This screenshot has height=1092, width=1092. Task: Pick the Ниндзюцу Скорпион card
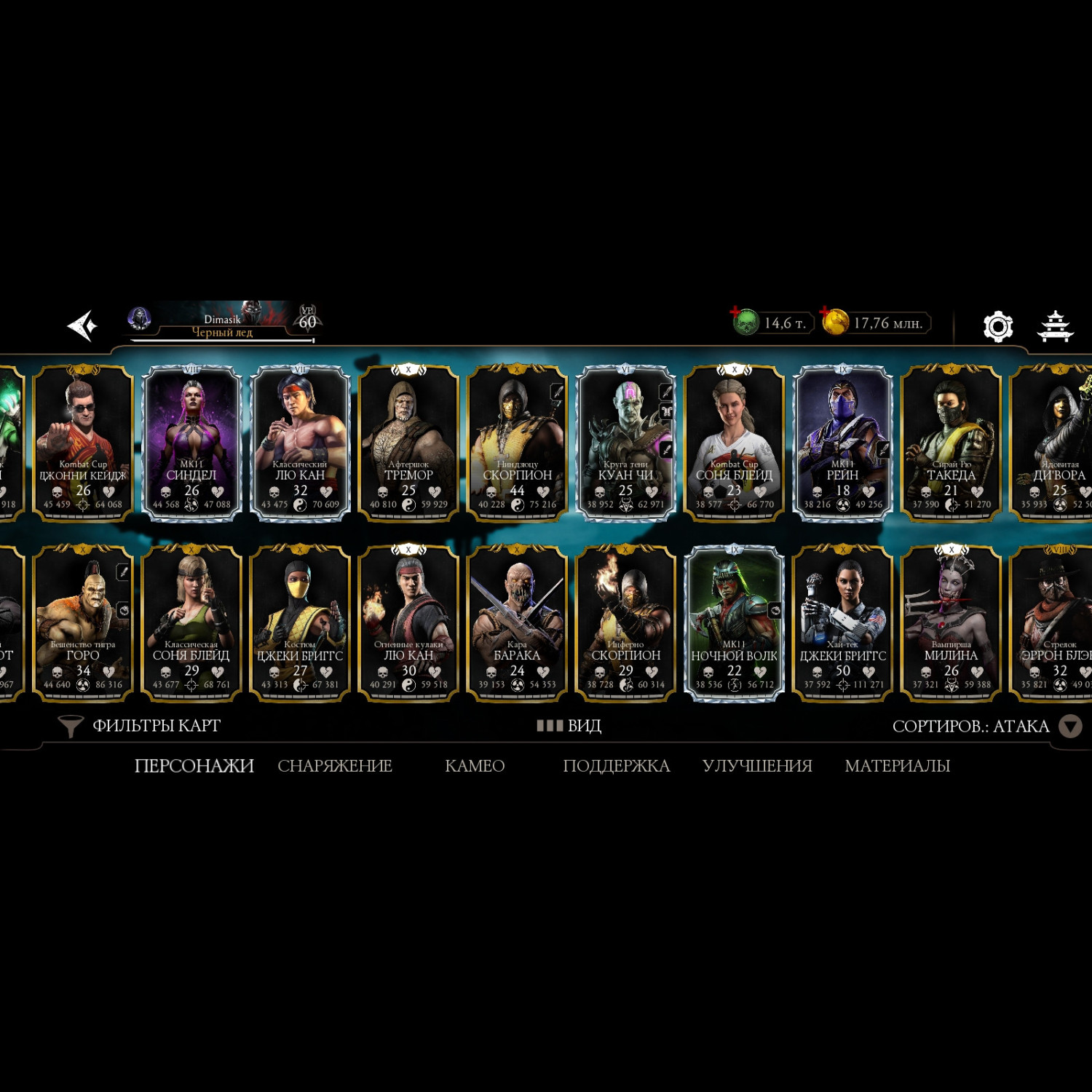(x=517, y=443)
